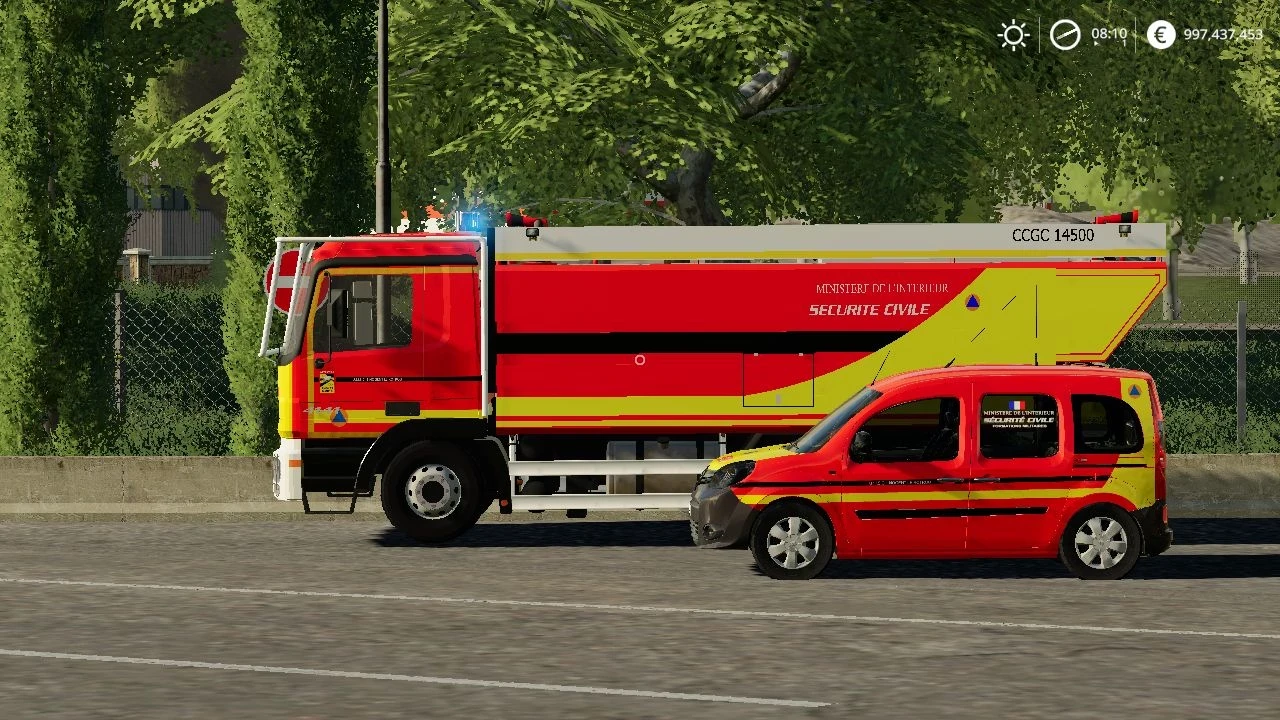Click the CCGC 14500 label on the tanker
Screen dimensions: 1280x720
point(1051,234)
